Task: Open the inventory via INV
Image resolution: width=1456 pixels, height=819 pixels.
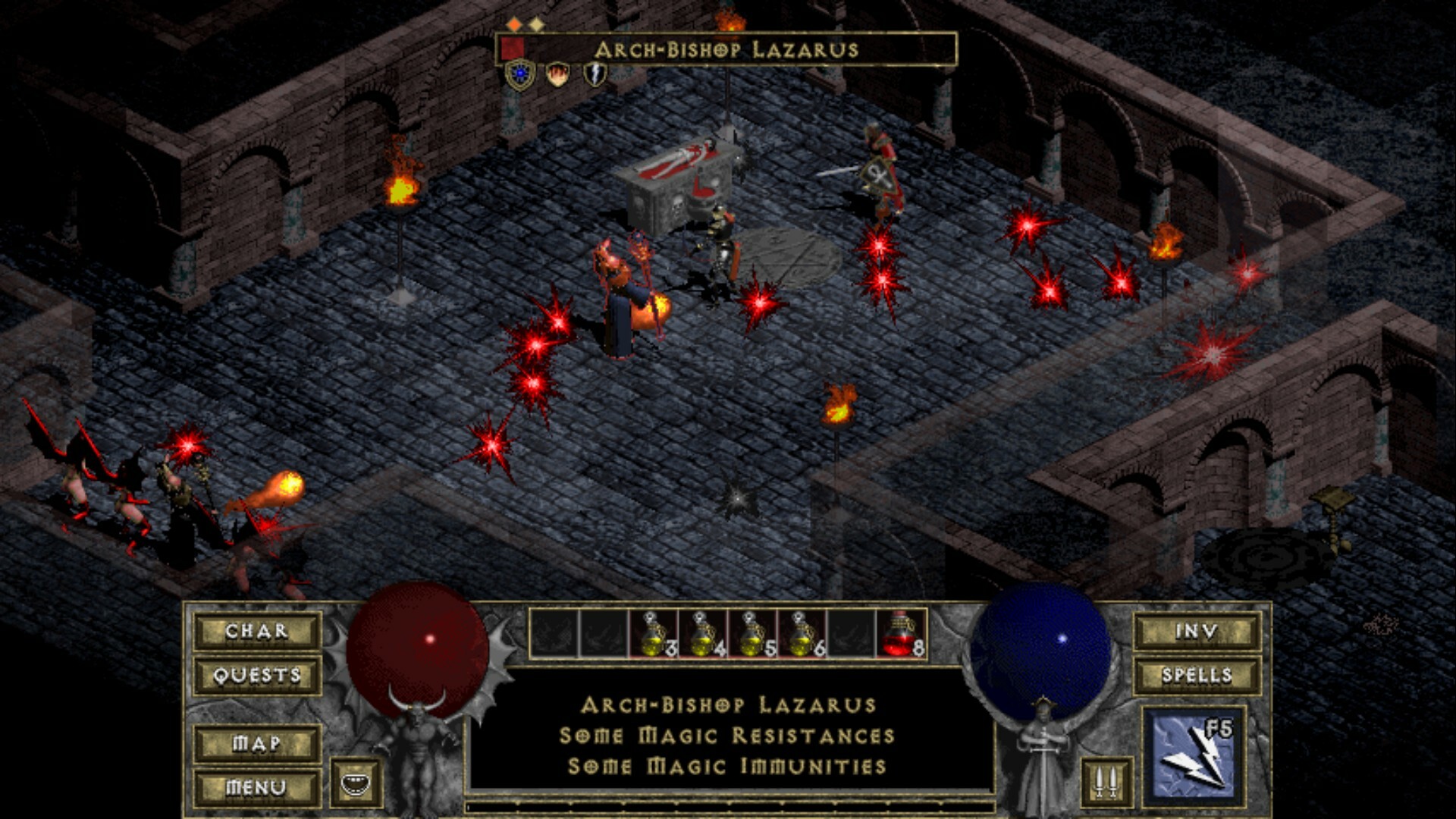Action: tap(1197, 630)
